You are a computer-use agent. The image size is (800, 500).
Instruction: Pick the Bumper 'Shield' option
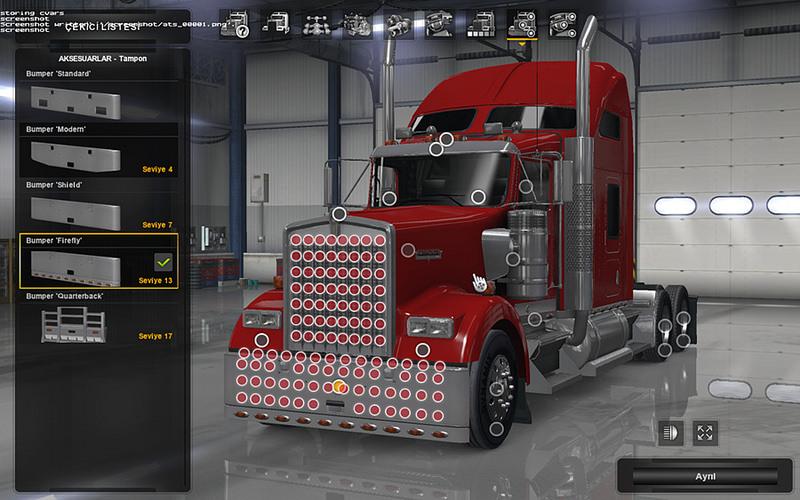(x=98, y=209)
